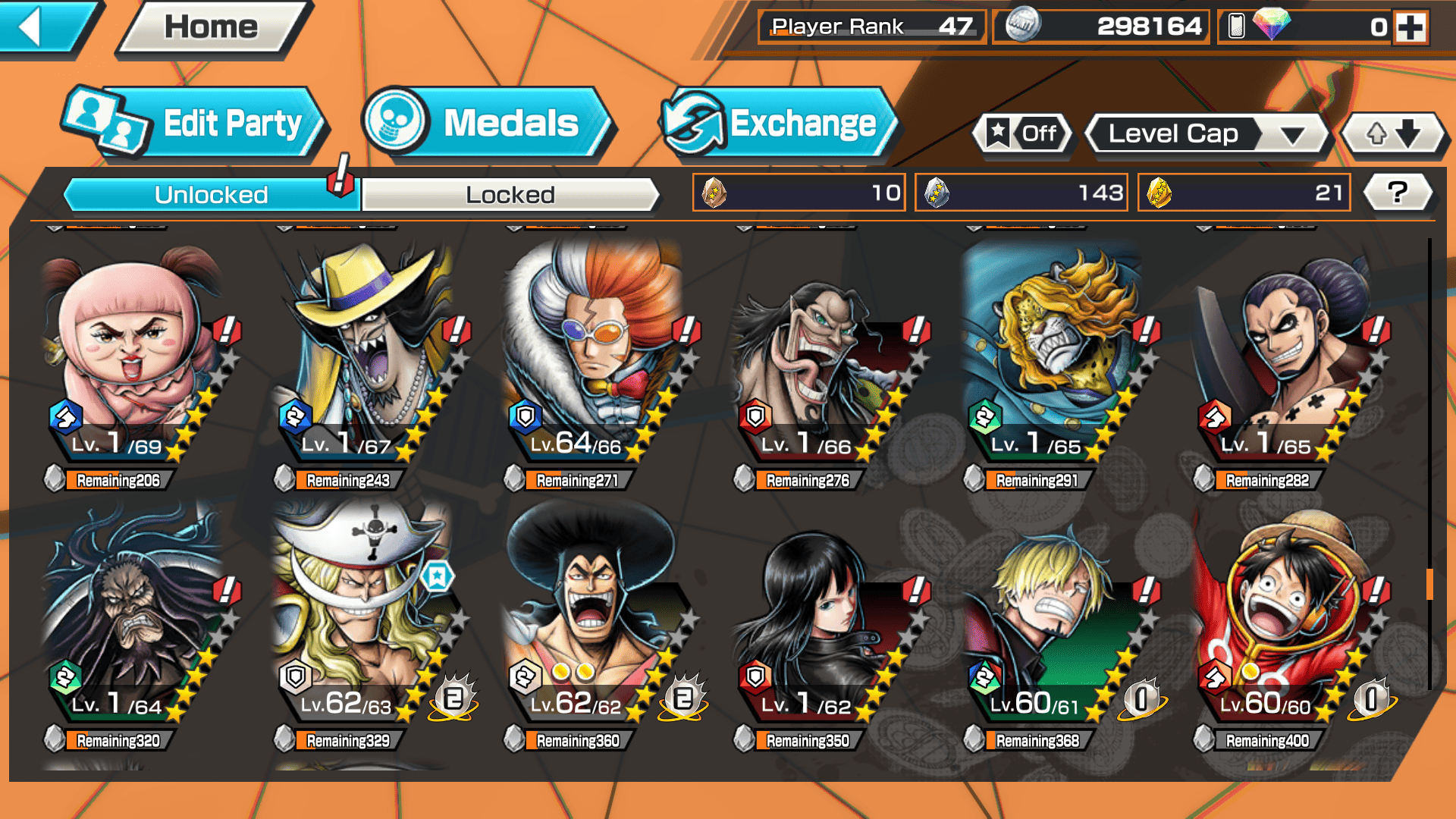
Task: Return to the Home screen
Action: click(x=211, y=27)
